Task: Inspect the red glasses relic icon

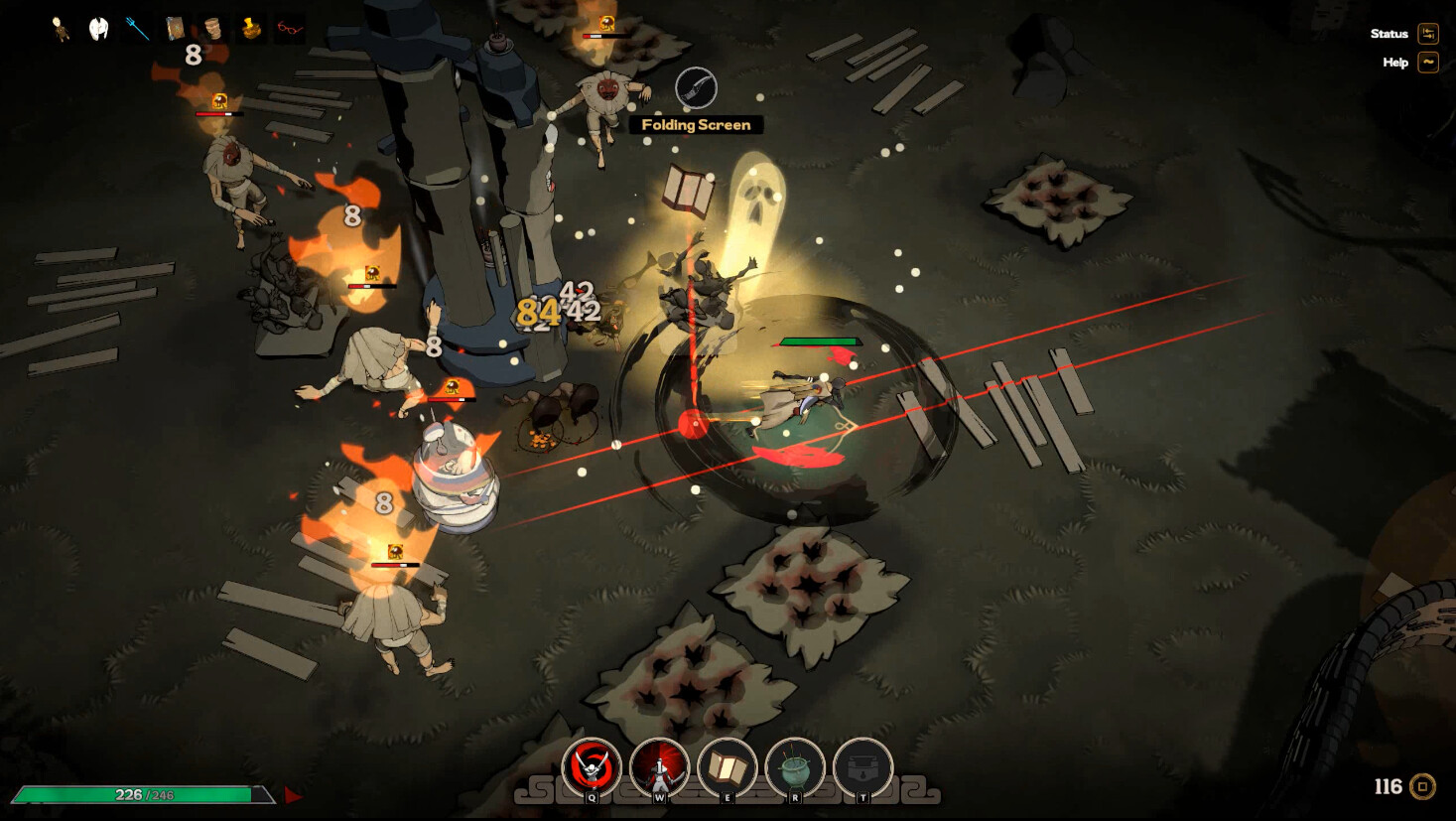Action: [289, 29]
